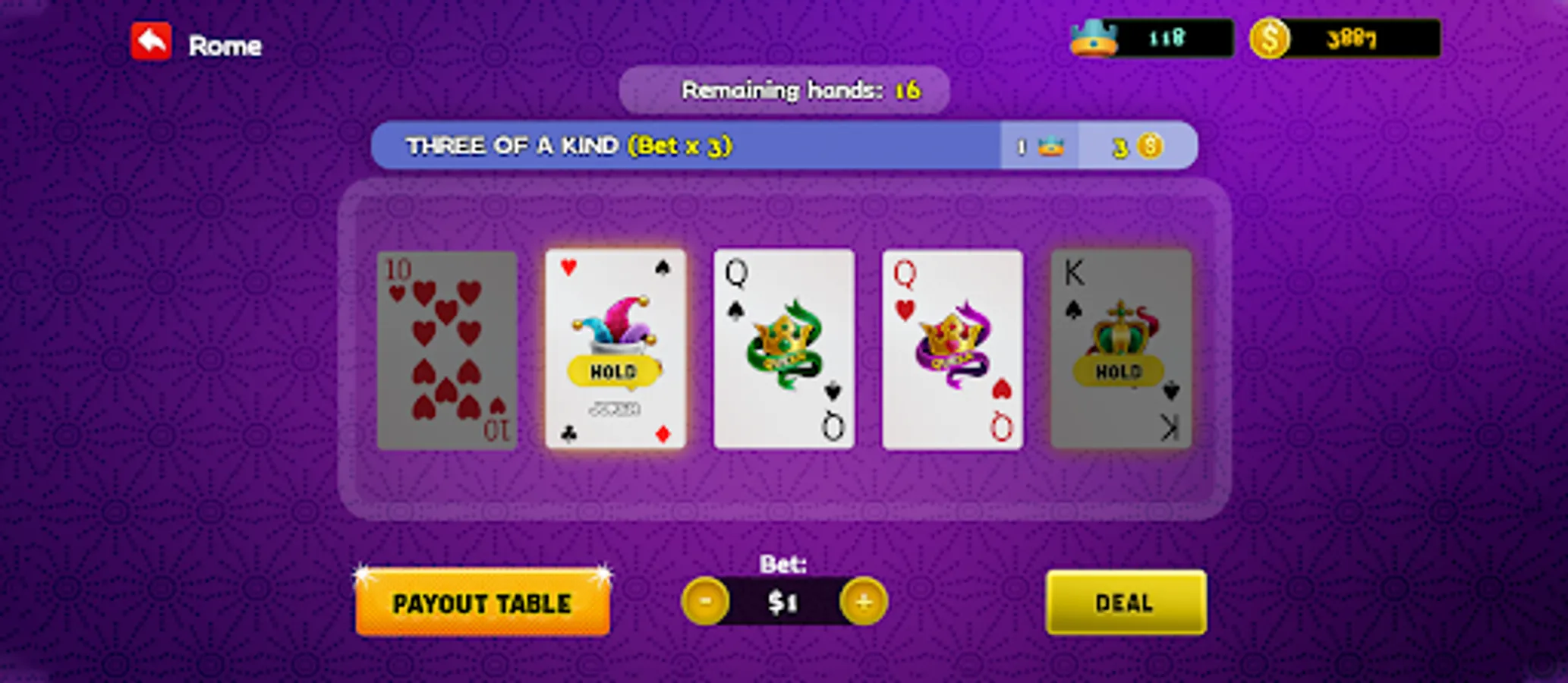Image resolution: width=1568 pixels, height=683 pixels.
Task: Decrease the bet with the minus button
Action: [709, 602]
